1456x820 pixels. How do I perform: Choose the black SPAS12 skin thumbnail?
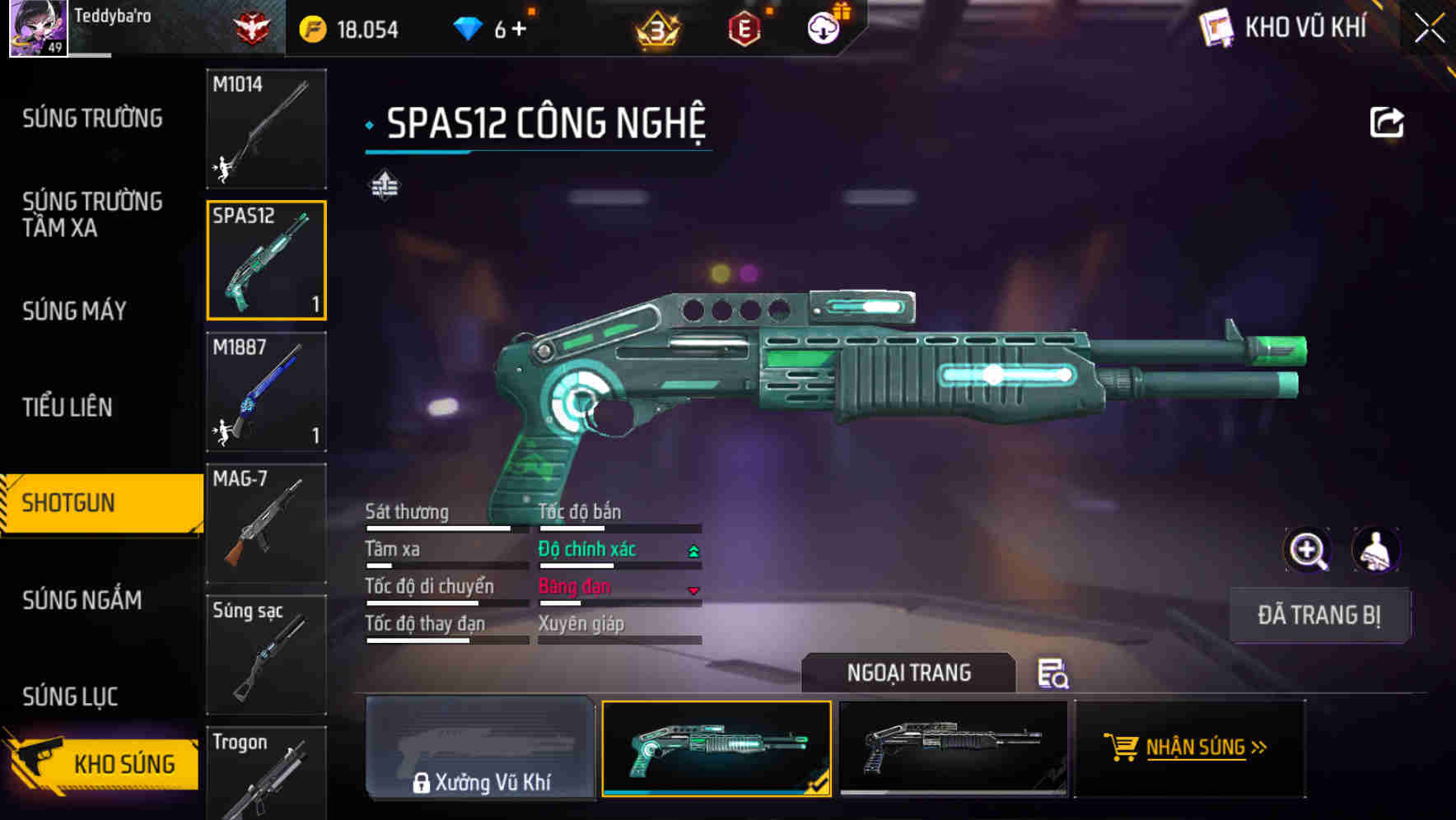[x=953, y=748]
